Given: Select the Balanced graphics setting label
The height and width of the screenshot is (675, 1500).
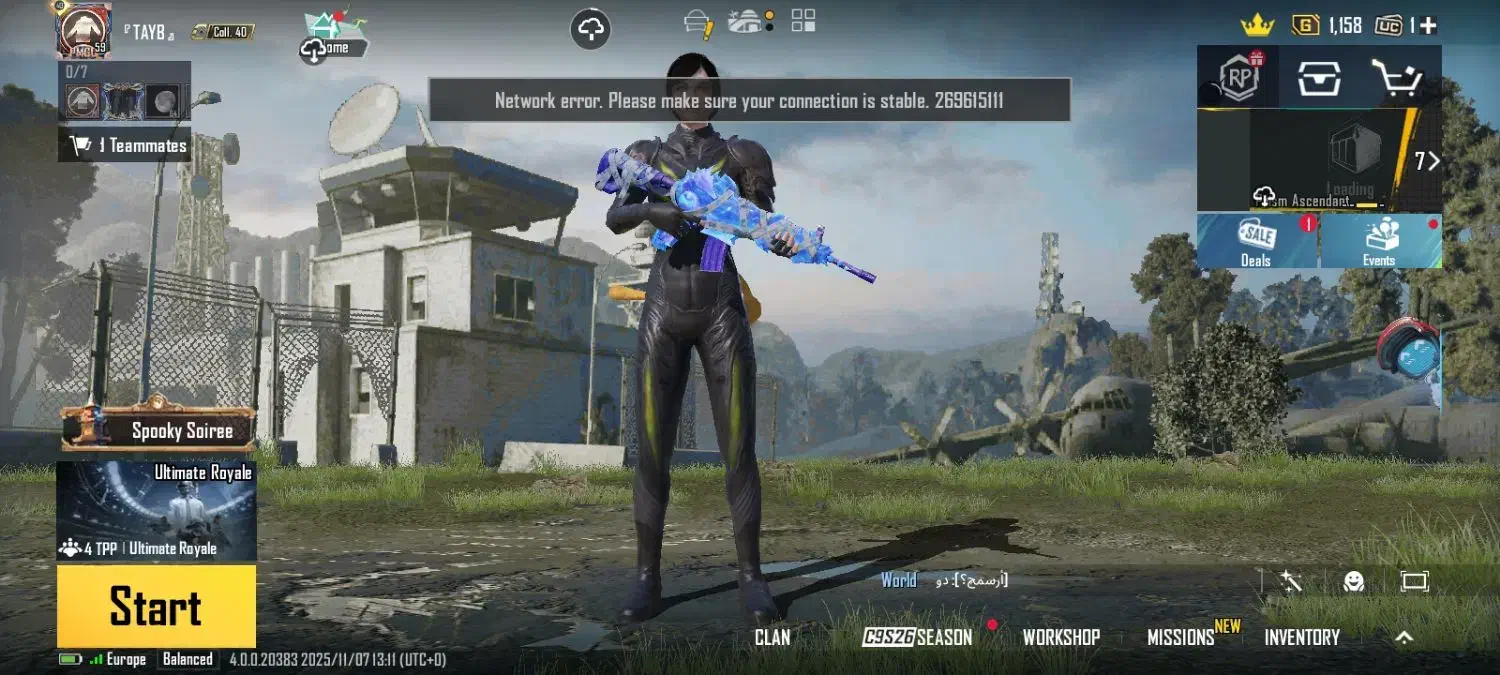Looking at the screenshot, I should (x=188, y=659).
